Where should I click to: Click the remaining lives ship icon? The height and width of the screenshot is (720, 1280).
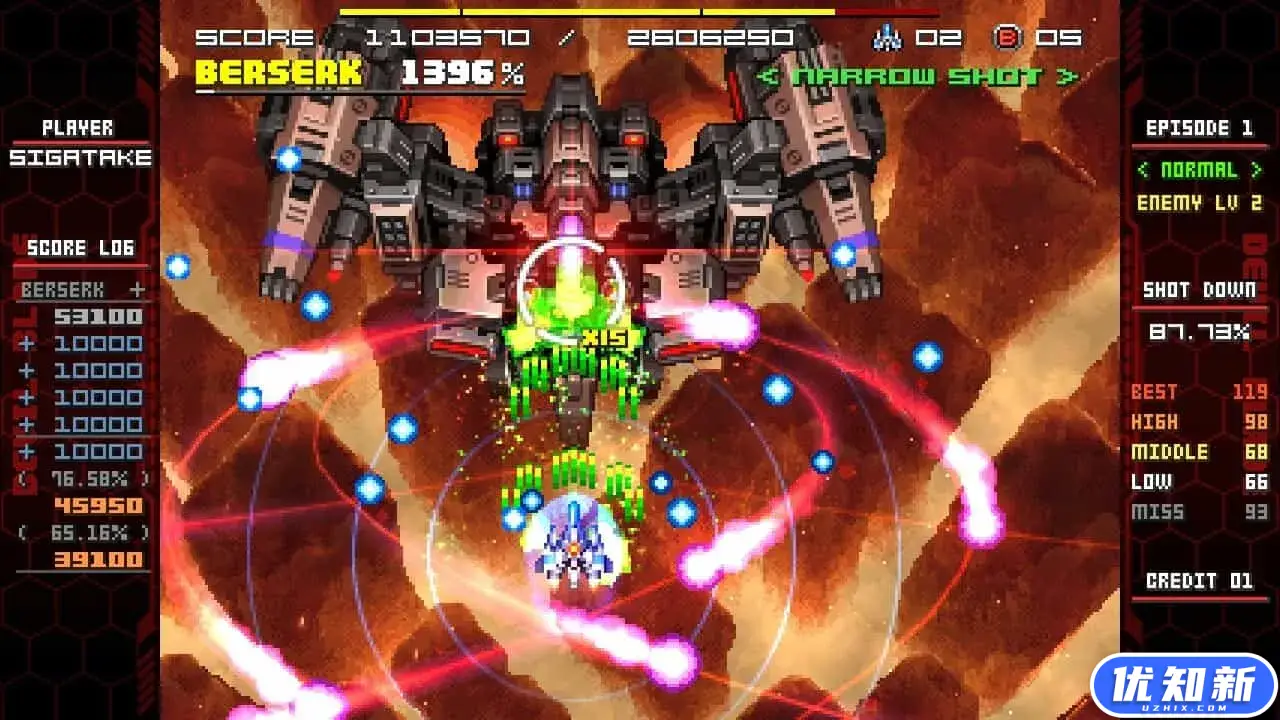click(x=887, y=38)
